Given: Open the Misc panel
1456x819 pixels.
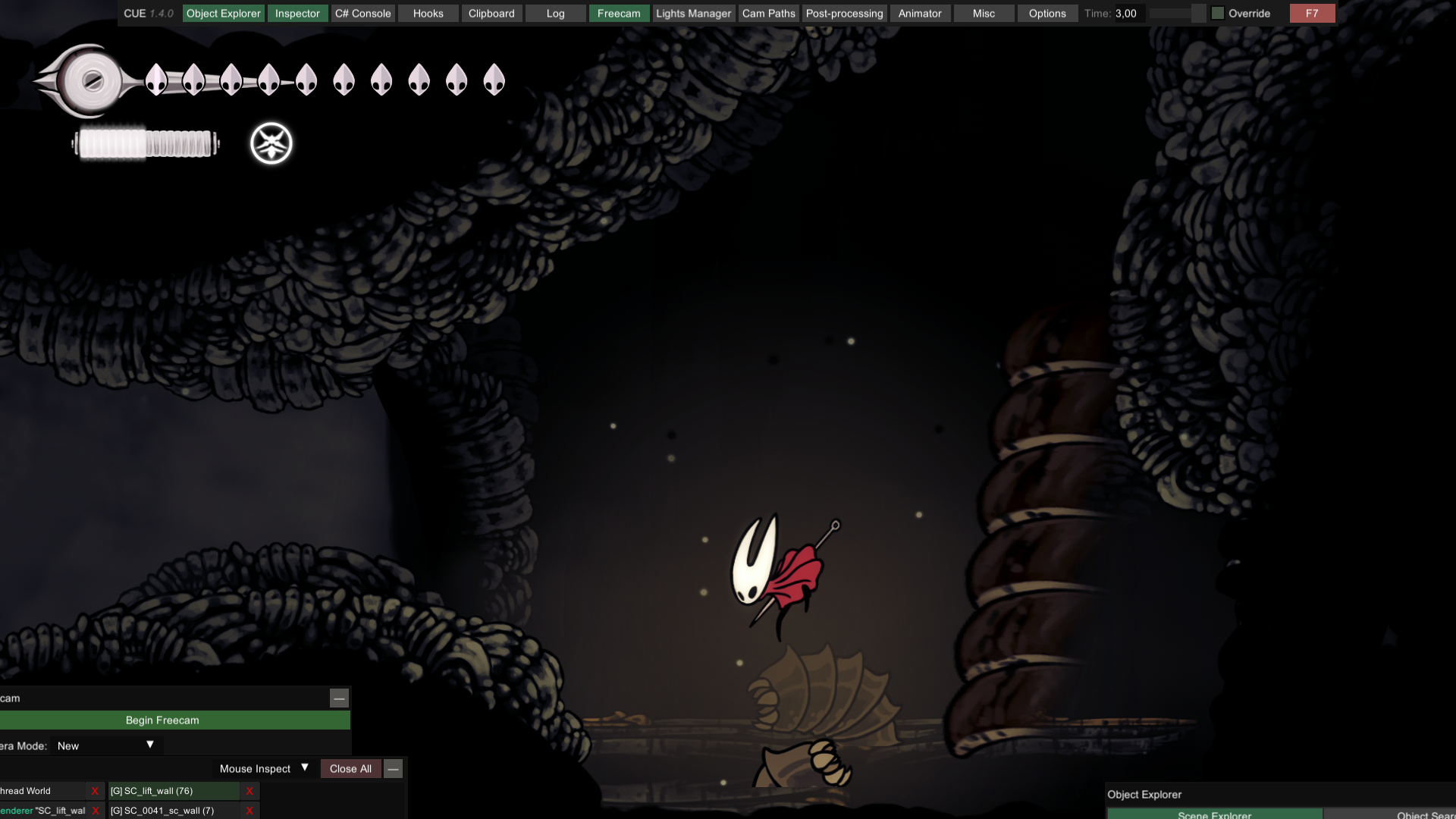Looking at the screenshot, I should [x=984, y=14].
